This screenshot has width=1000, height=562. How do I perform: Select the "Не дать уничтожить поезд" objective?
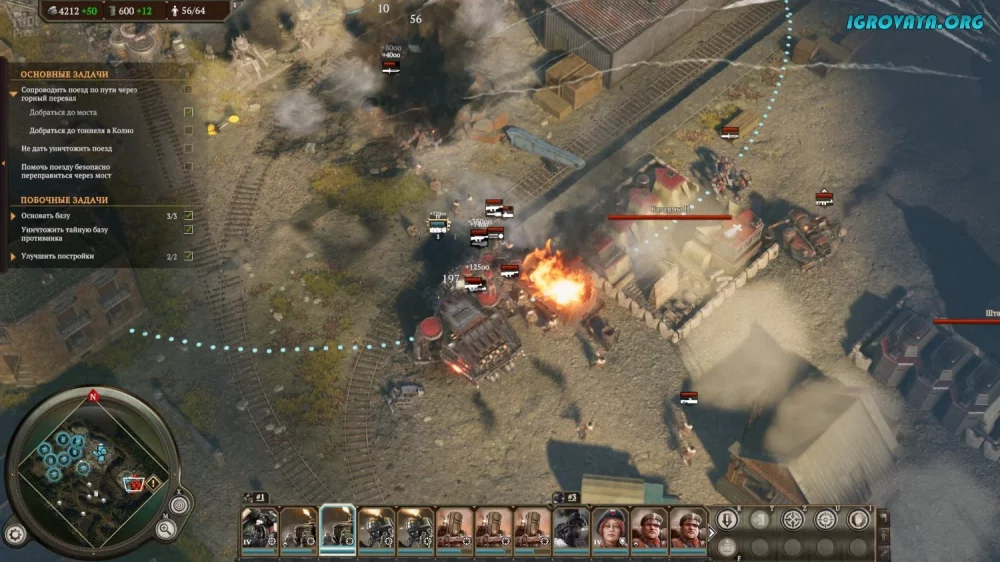click(x=66, y=148)
